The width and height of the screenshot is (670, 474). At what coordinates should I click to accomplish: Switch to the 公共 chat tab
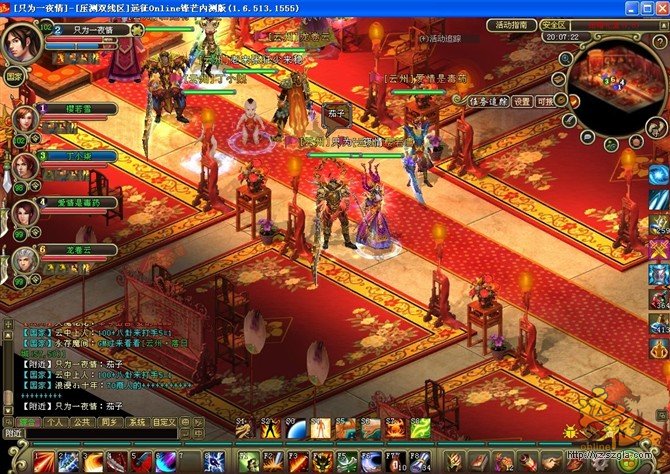point(83,422)
